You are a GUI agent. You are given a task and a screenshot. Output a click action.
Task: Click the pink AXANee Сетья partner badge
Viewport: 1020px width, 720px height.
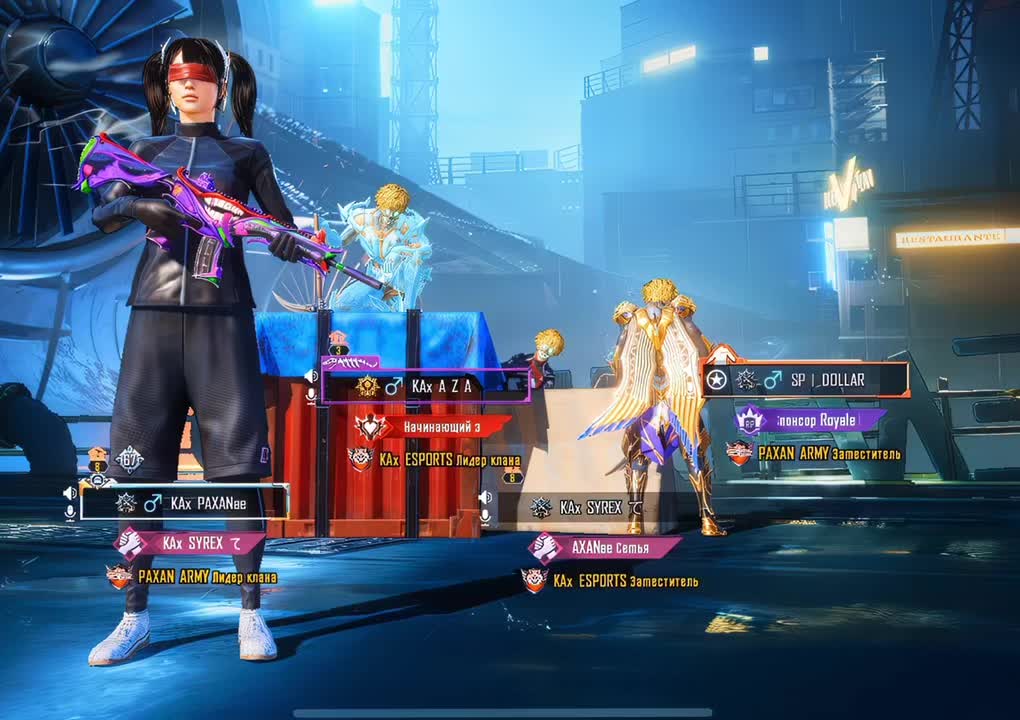[x=605, y=547]
